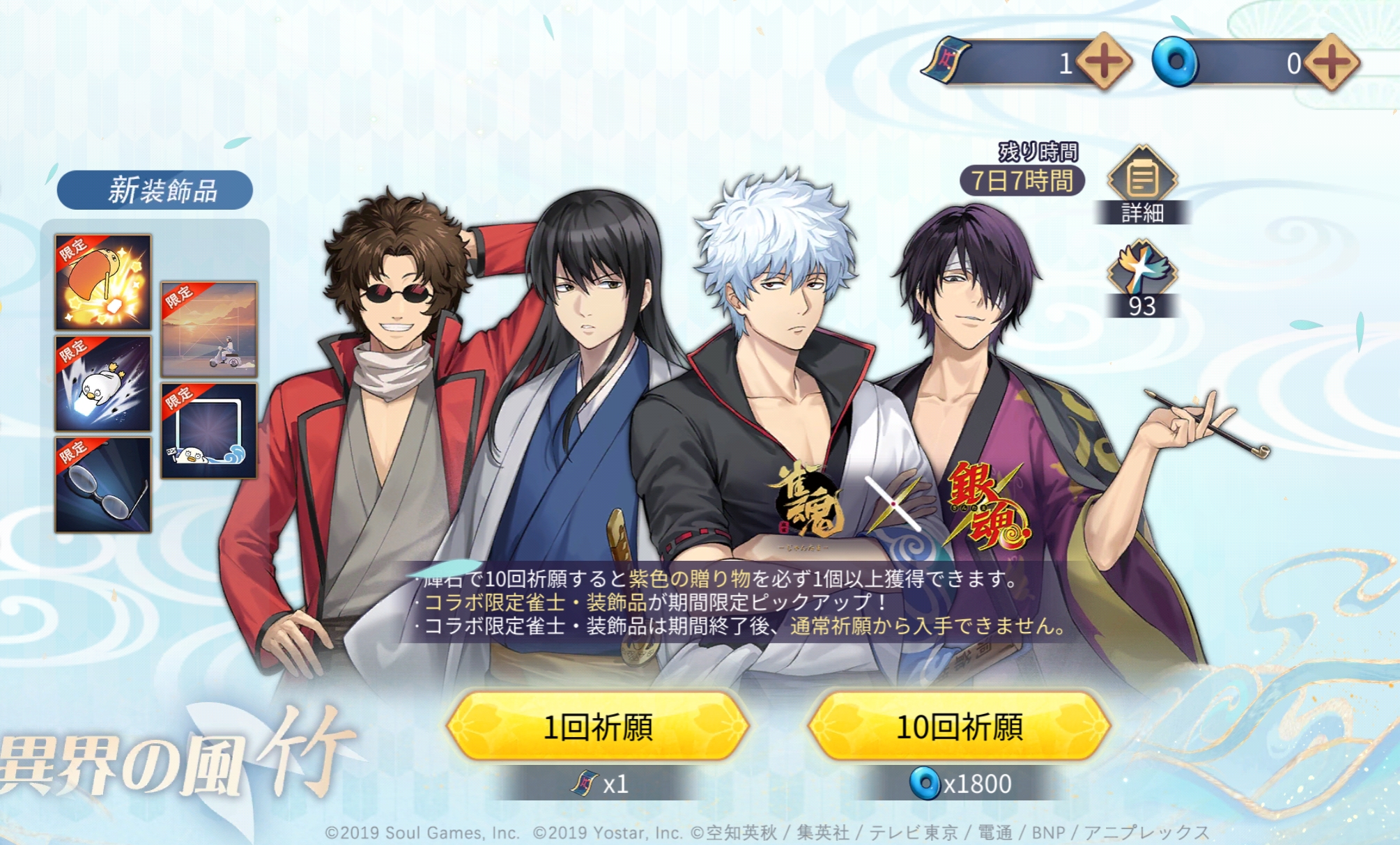Add more blue jade currency
Screen dimensions: 1400x845
(x=1331, y=63)
